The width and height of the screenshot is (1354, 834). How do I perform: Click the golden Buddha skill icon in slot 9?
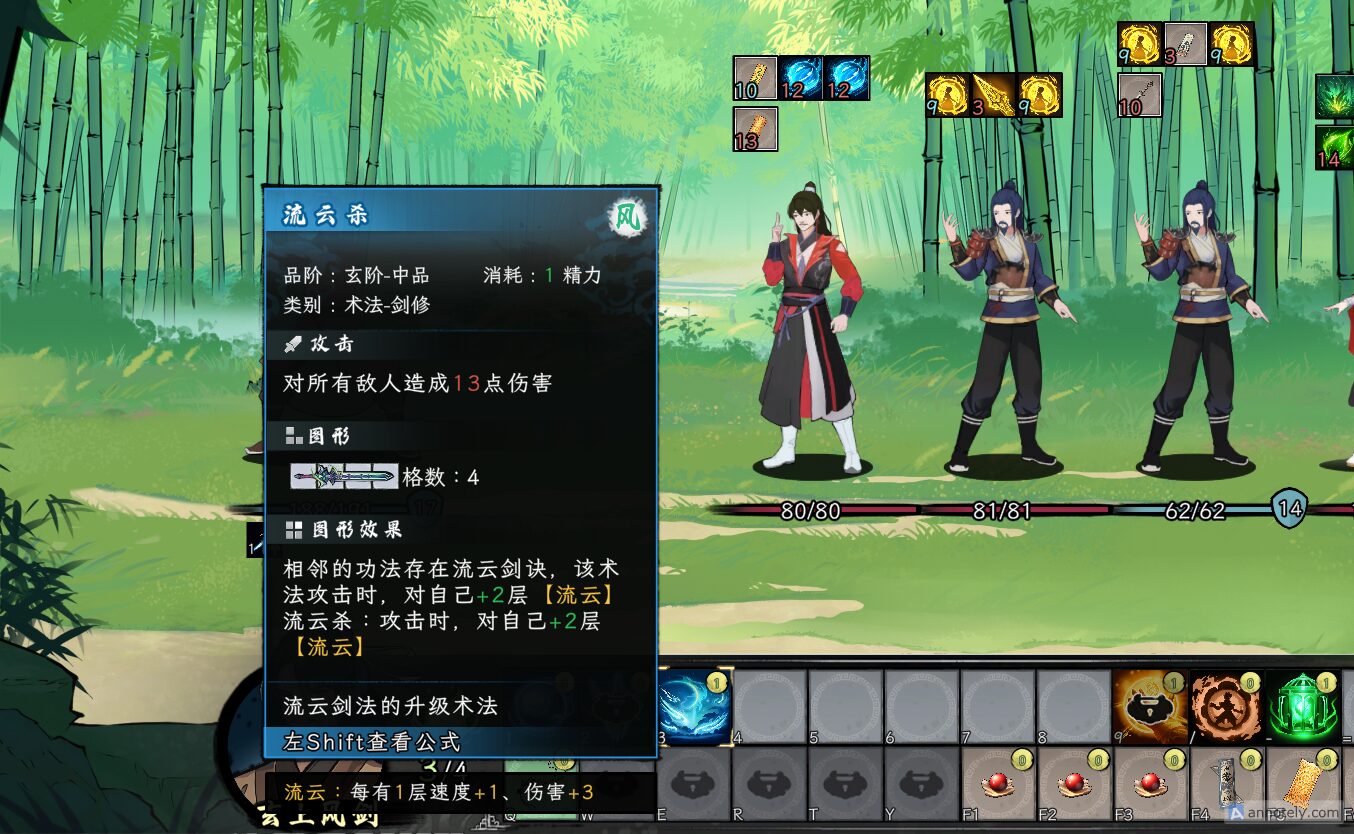pyautogui.click(x=1150, y=703)
